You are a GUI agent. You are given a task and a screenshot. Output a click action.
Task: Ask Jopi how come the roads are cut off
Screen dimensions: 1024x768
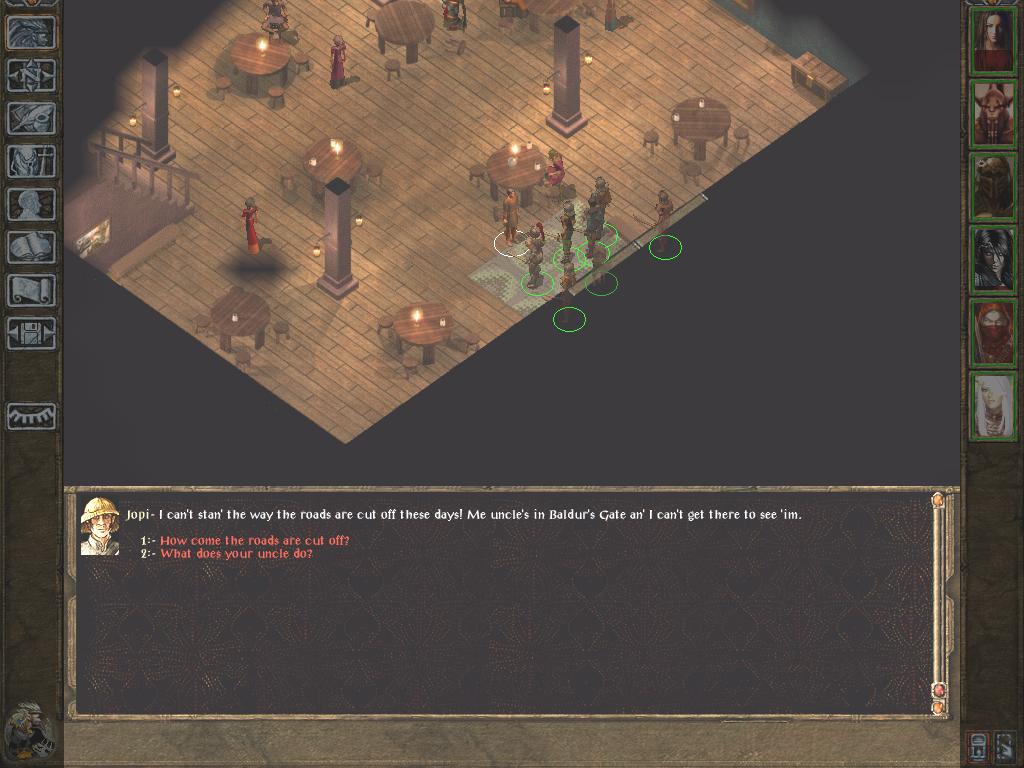[x=254, y=541]
